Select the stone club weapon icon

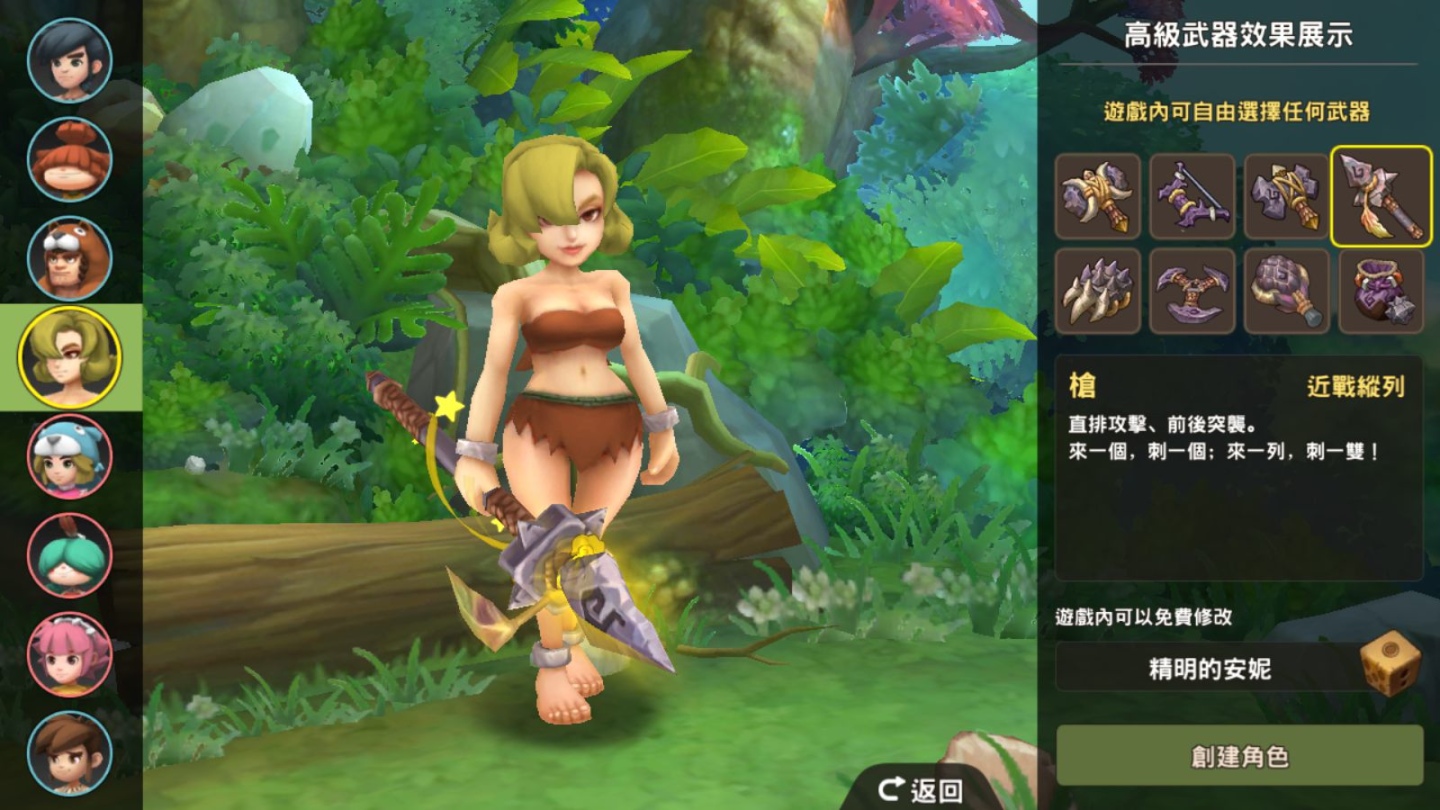(1287, 290)
